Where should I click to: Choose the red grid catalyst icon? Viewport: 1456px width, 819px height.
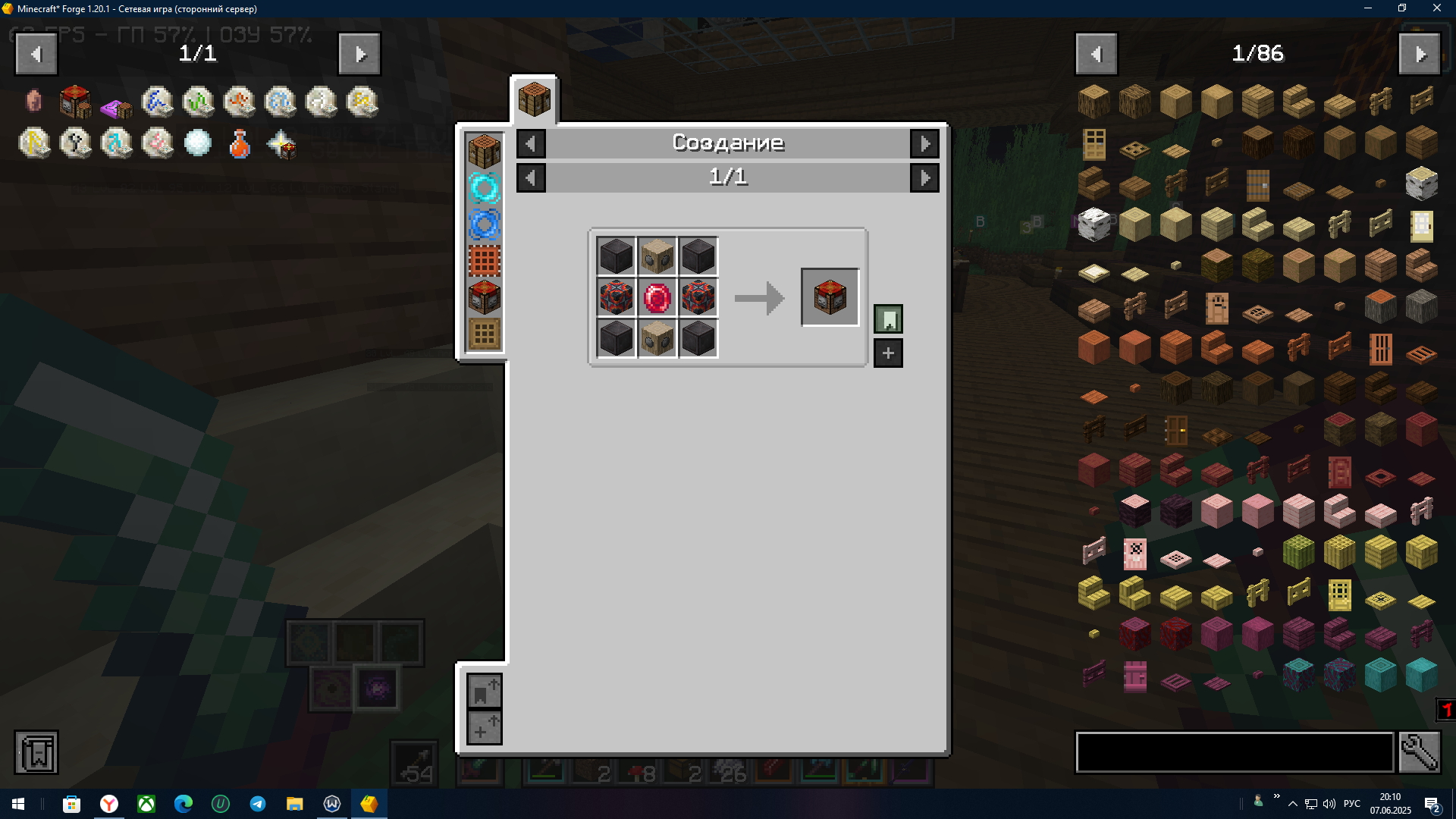click(484, 262)
